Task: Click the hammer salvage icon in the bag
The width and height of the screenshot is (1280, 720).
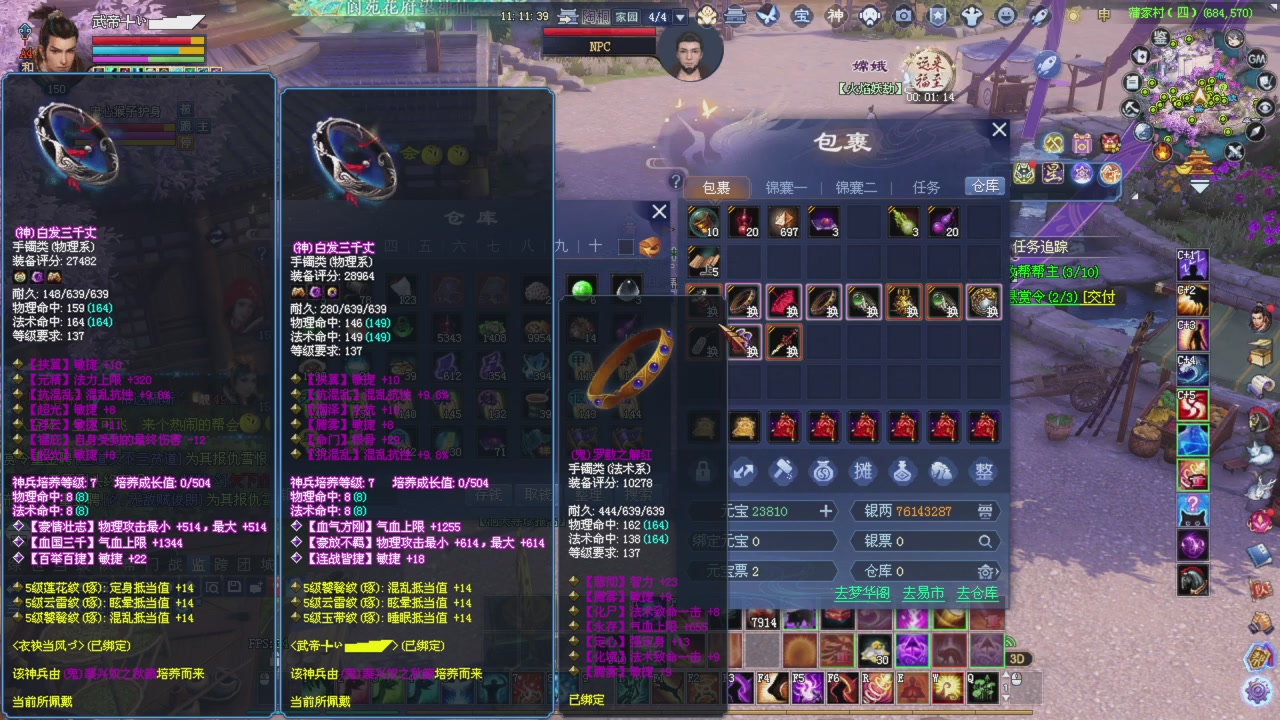Action: click(x=783, y=472)
